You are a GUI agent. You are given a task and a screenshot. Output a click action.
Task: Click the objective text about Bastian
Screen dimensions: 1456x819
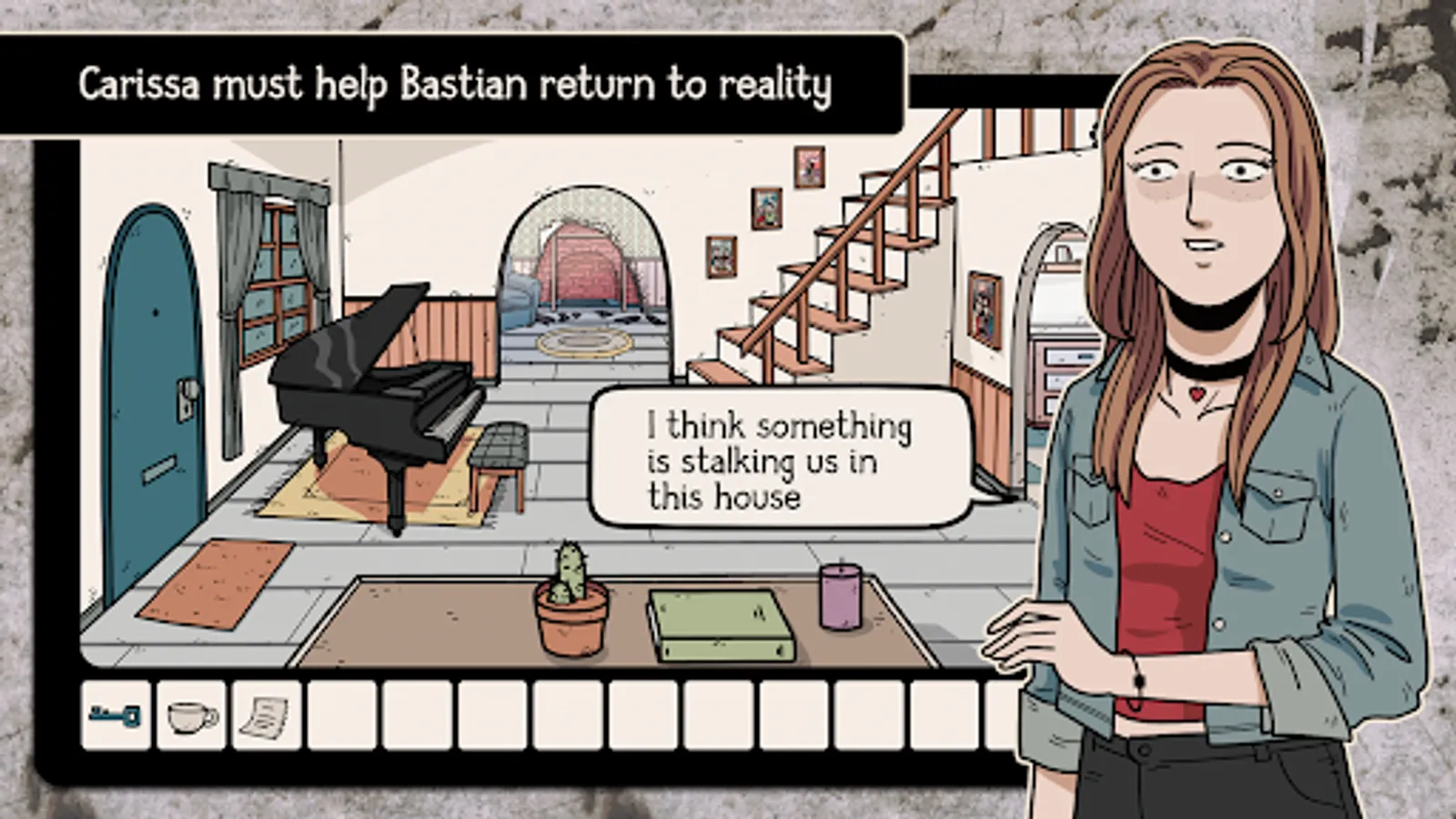tap(455, 85)
